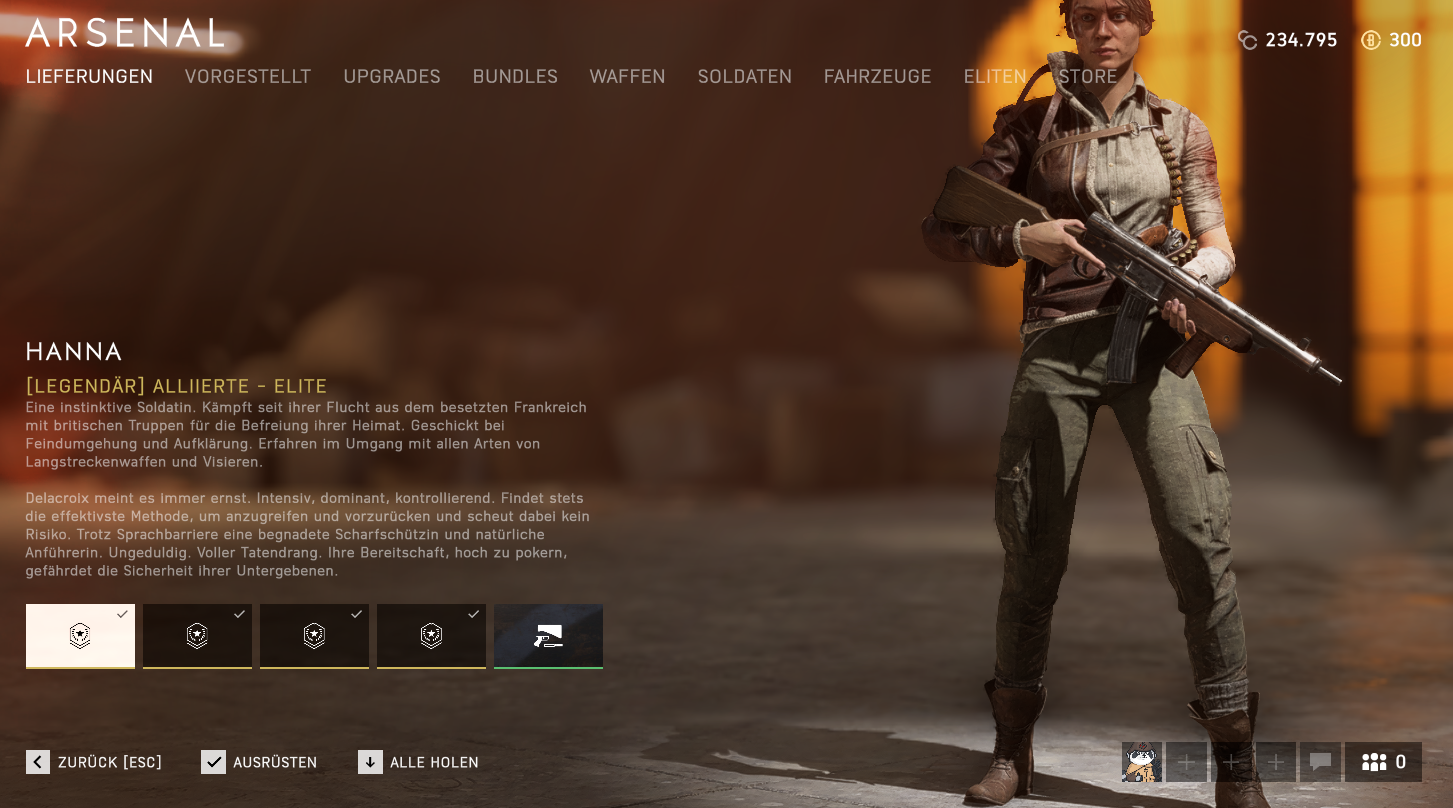Open the player avatar icon
Image resolution: width=1453 pixels, height=808 pixels.
[x=1141, y=762]
